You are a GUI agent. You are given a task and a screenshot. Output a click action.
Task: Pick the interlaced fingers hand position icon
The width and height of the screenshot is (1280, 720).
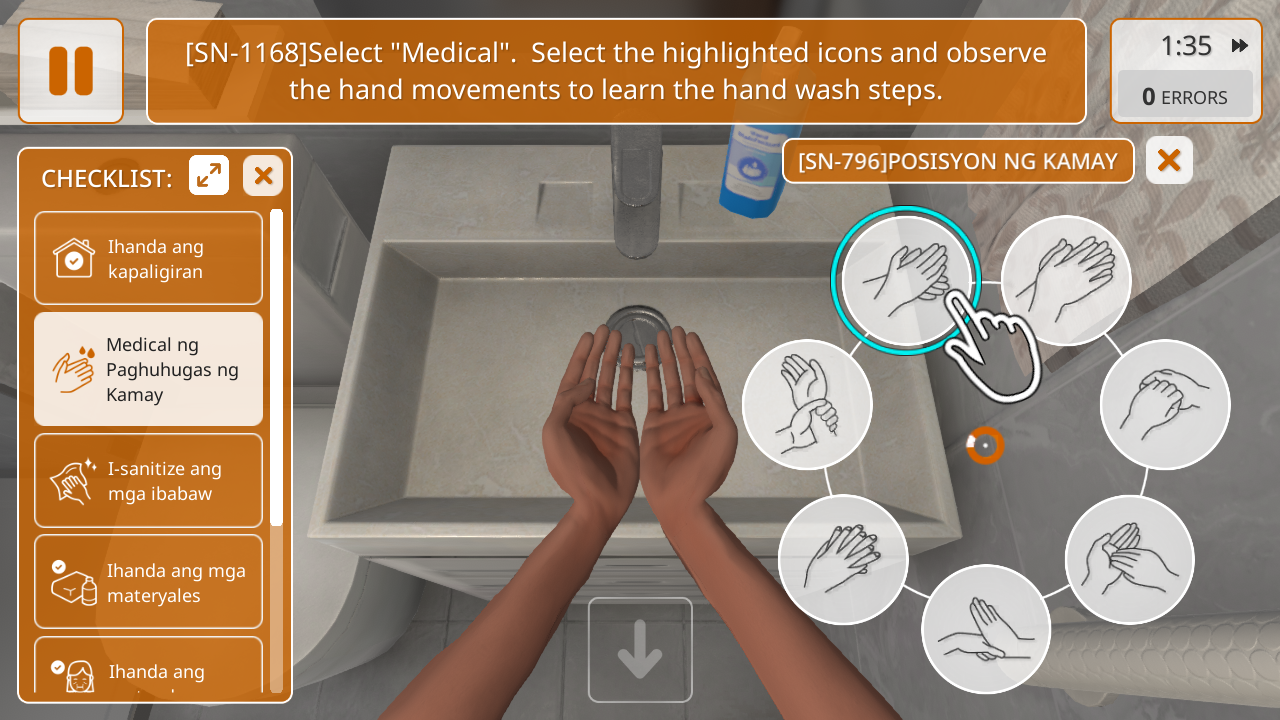tap(842, 559)
